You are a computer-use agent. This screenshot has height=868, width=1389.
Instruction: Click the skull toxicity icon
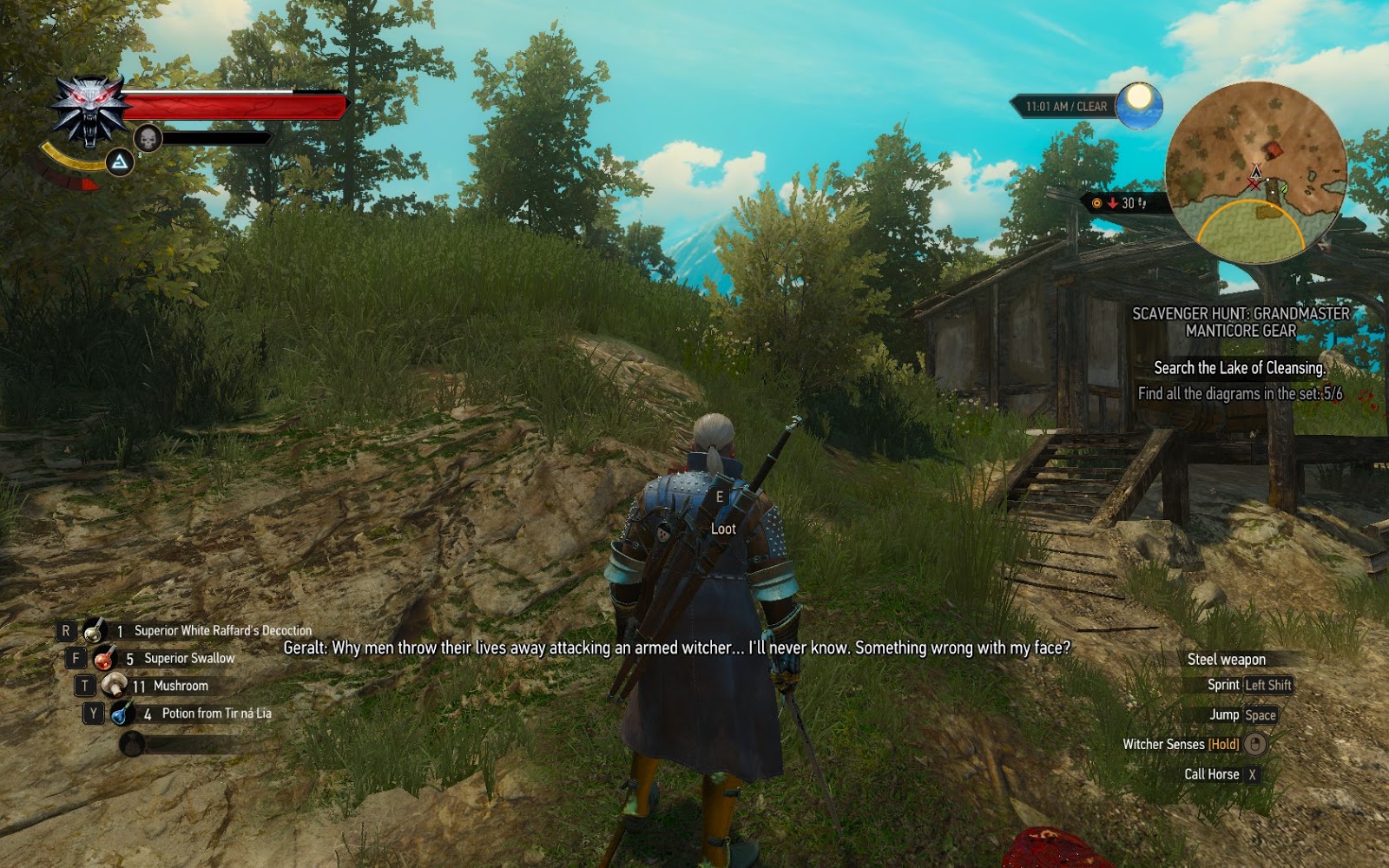point(148,137)
